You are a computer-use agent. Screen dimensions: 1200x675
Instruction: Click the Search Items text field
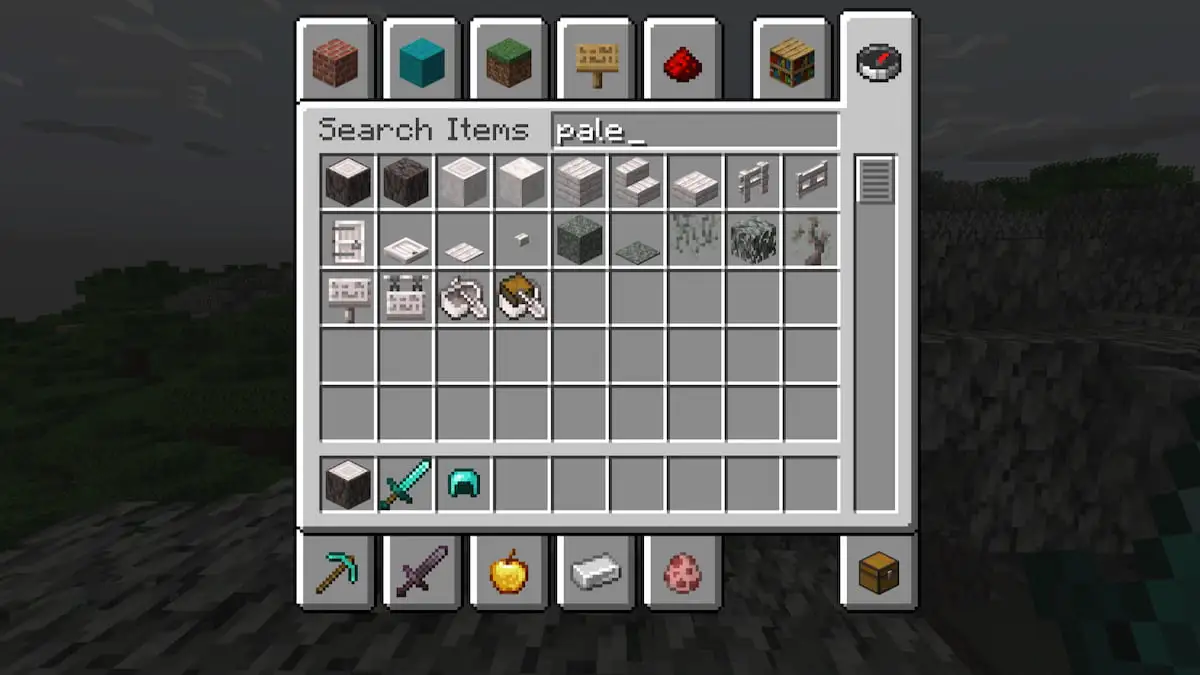(695, 131)
